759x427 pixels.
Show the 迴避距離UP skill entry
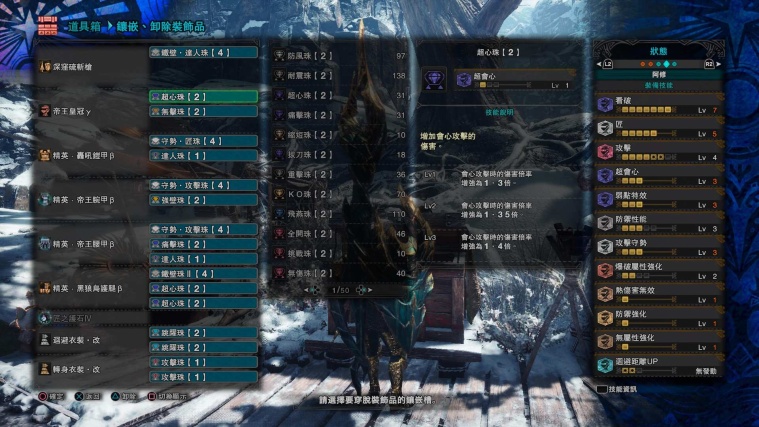click(x=659, y=366)
